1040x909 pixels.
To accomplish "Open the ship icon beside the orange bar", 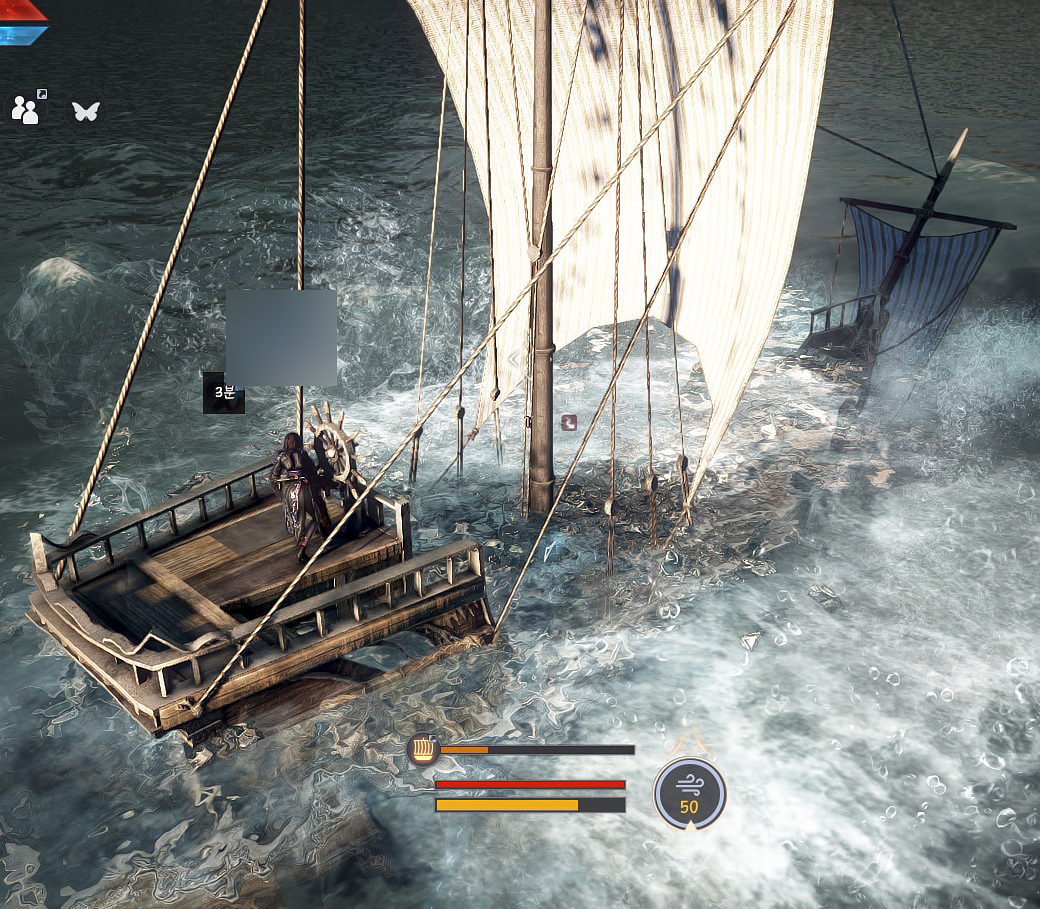I will [x=423, y=749].
